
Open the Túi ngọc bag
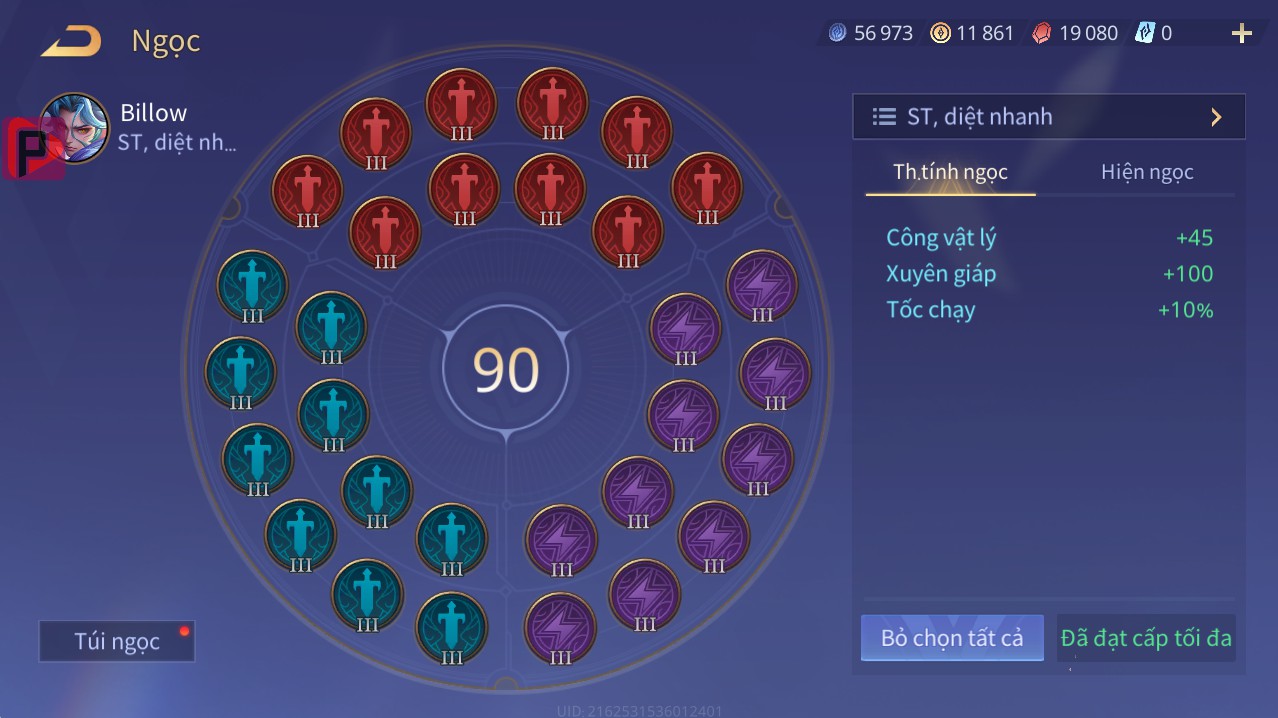click(x=117, y=641)
